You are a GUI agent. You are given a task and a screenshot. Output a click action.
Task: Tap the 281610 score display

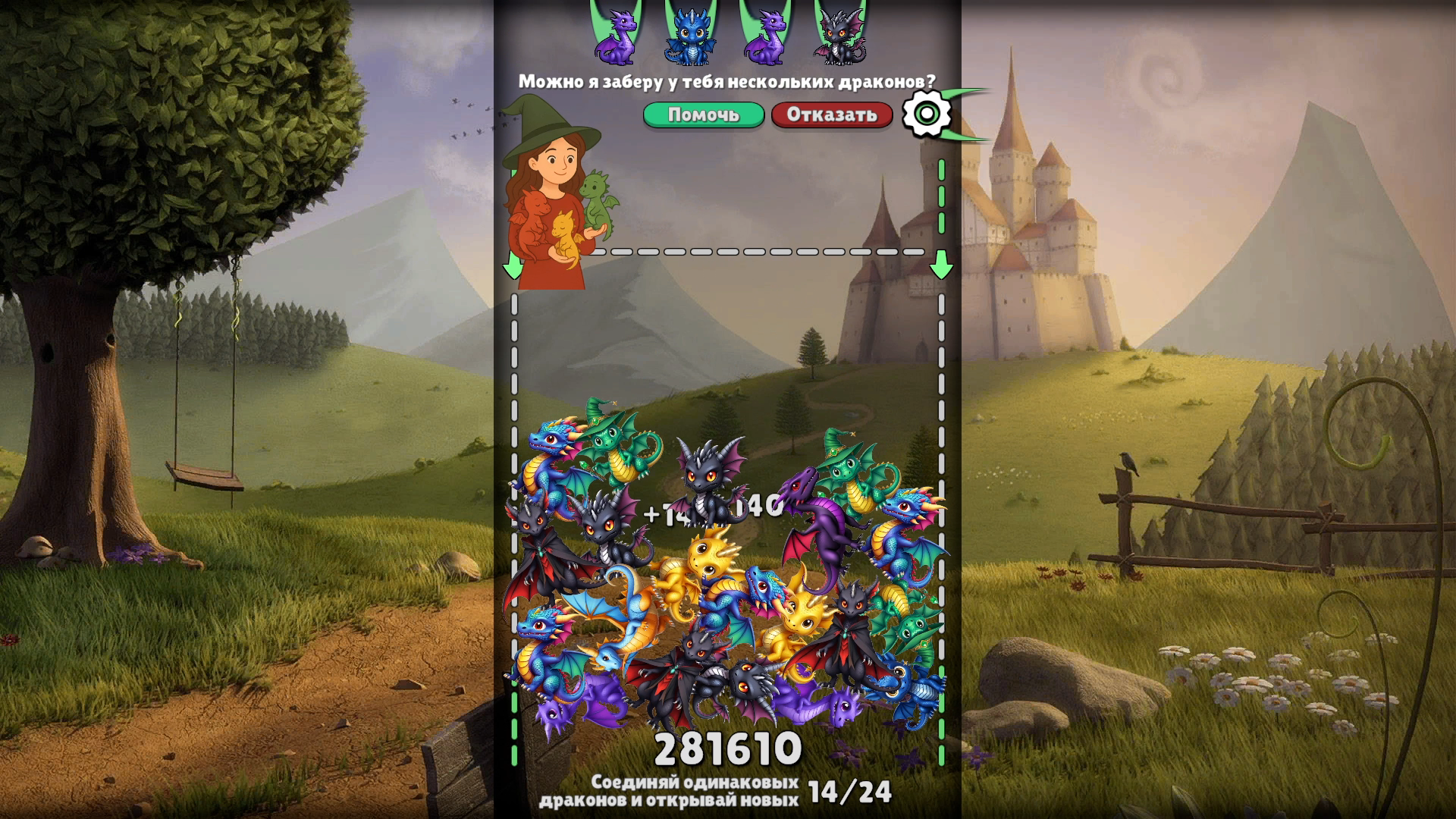(728, 751)
